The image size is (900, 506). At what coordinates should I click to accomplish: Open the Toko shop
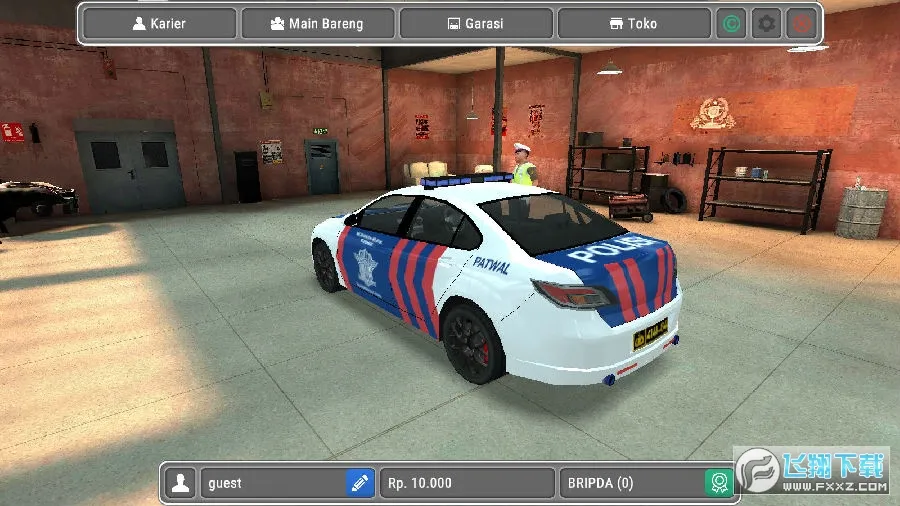tap(634, 23)
